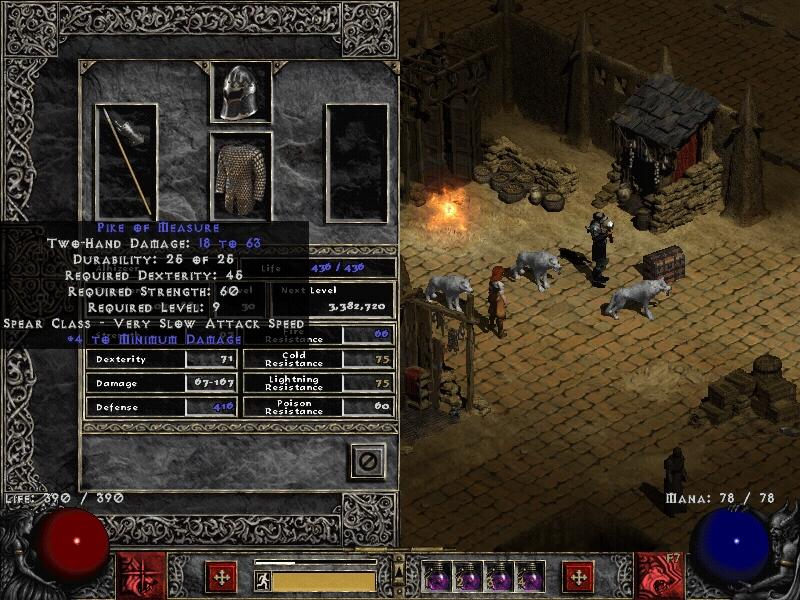800x600 pixels.
Task: Click the red cross button beside F7 skill
Action: (578, 577)
